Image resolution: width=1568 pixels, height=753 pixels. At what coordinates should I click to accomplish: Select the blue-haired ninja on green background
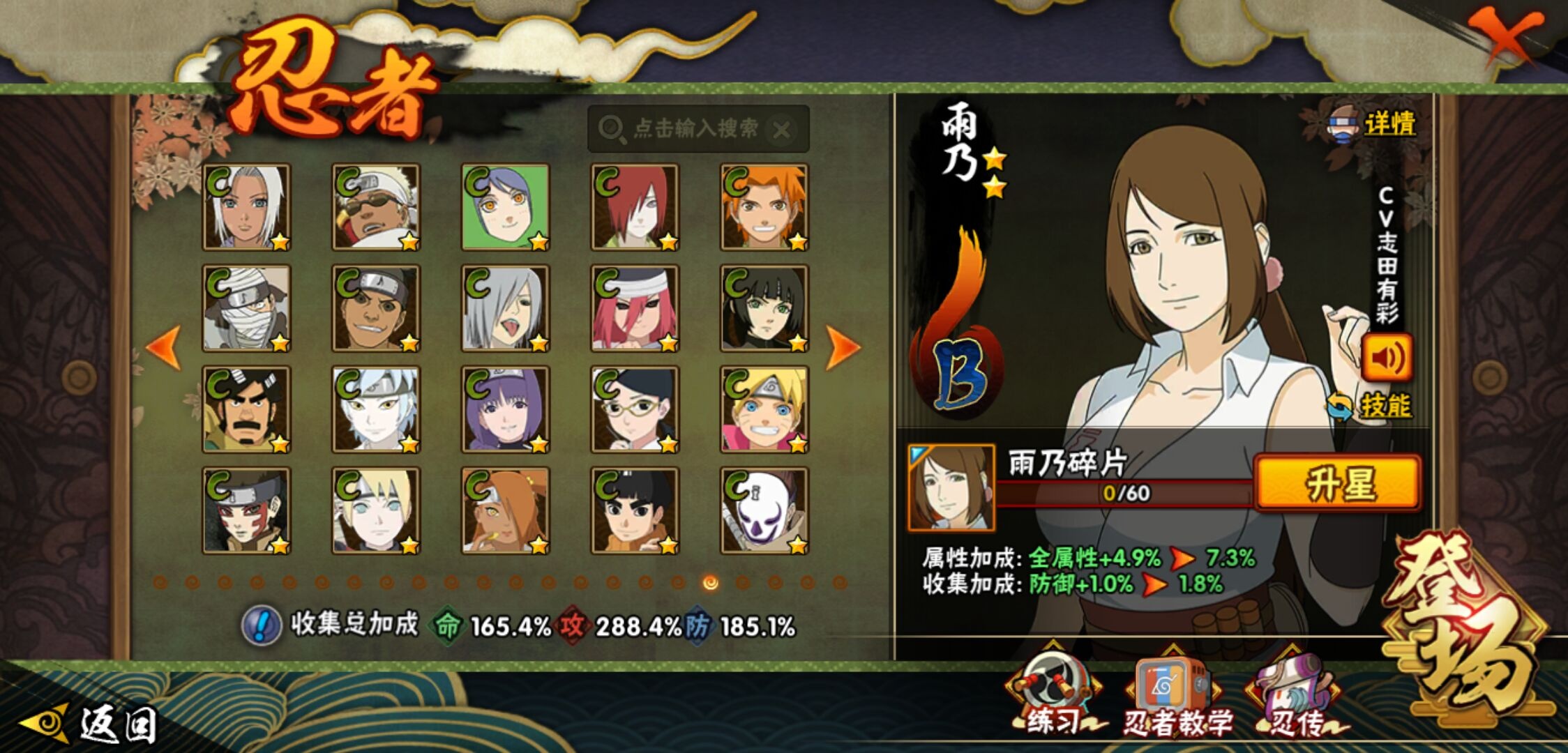506,207
